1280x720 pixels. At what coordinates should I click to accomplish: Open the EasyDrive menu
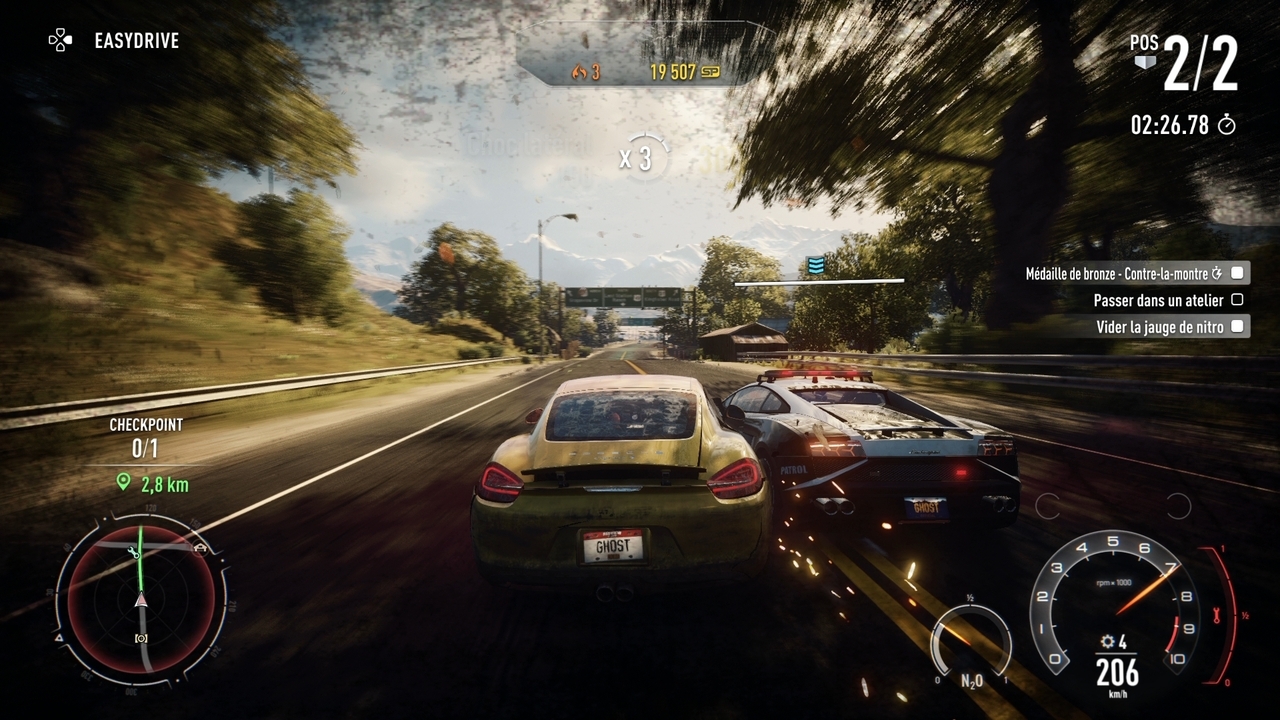pos(114,41)
